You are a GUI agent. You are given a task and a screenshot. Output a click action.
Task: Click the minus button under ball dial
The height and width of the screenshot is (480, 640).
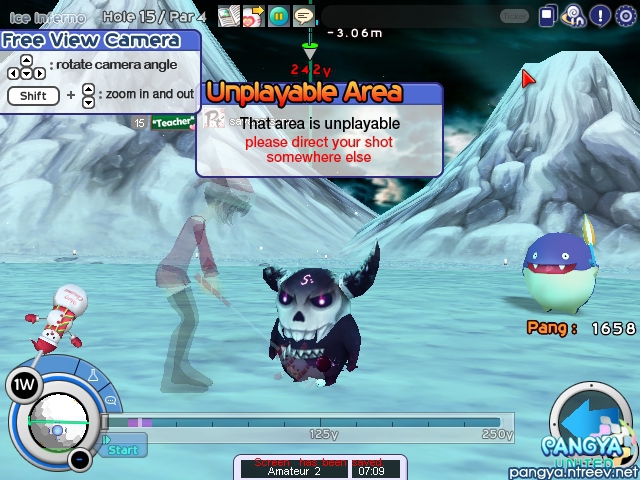pyautogui.click(x=80, y=459)
